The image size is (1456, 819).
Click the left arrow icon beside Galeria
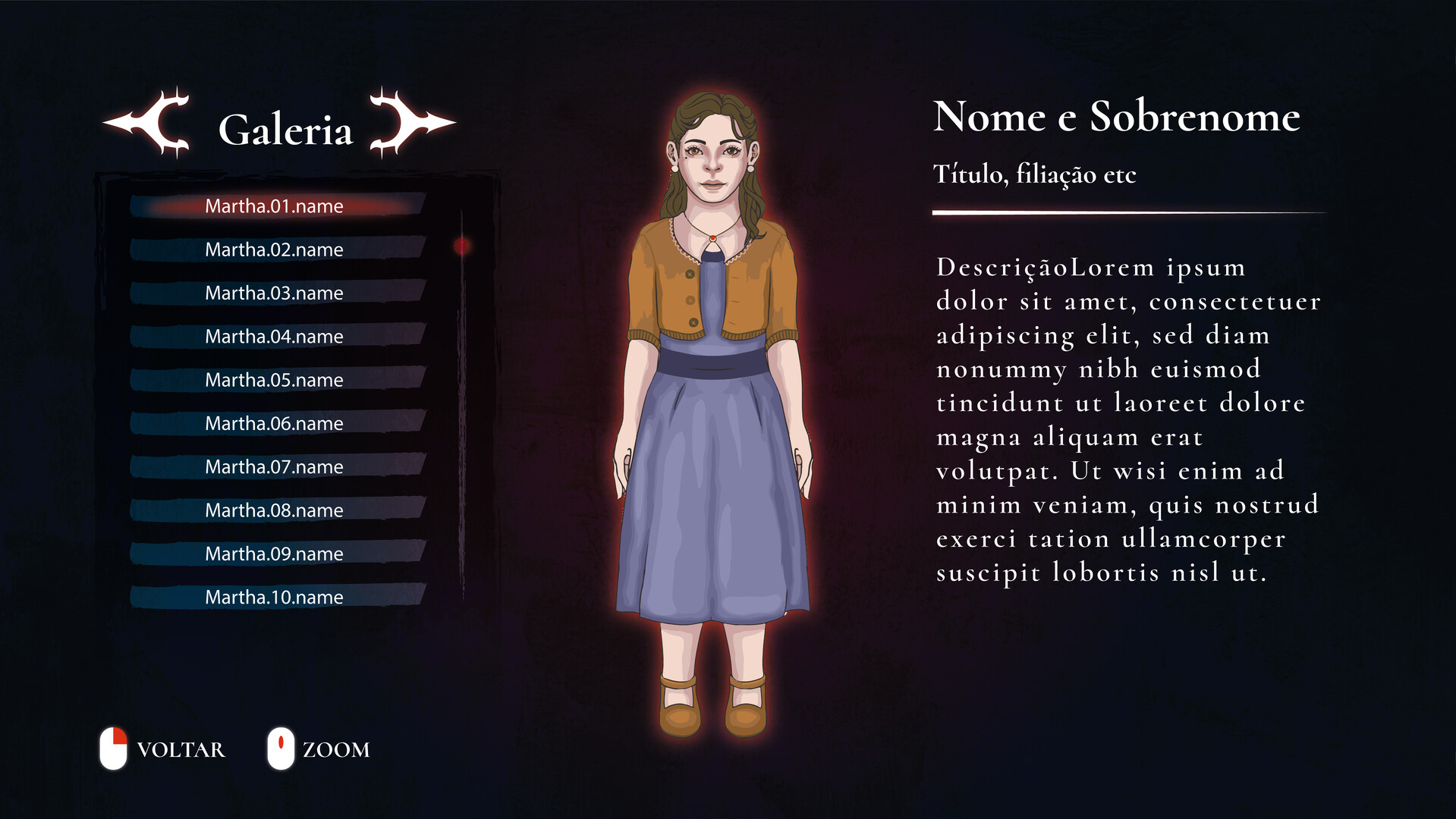(x=146, y=124)
